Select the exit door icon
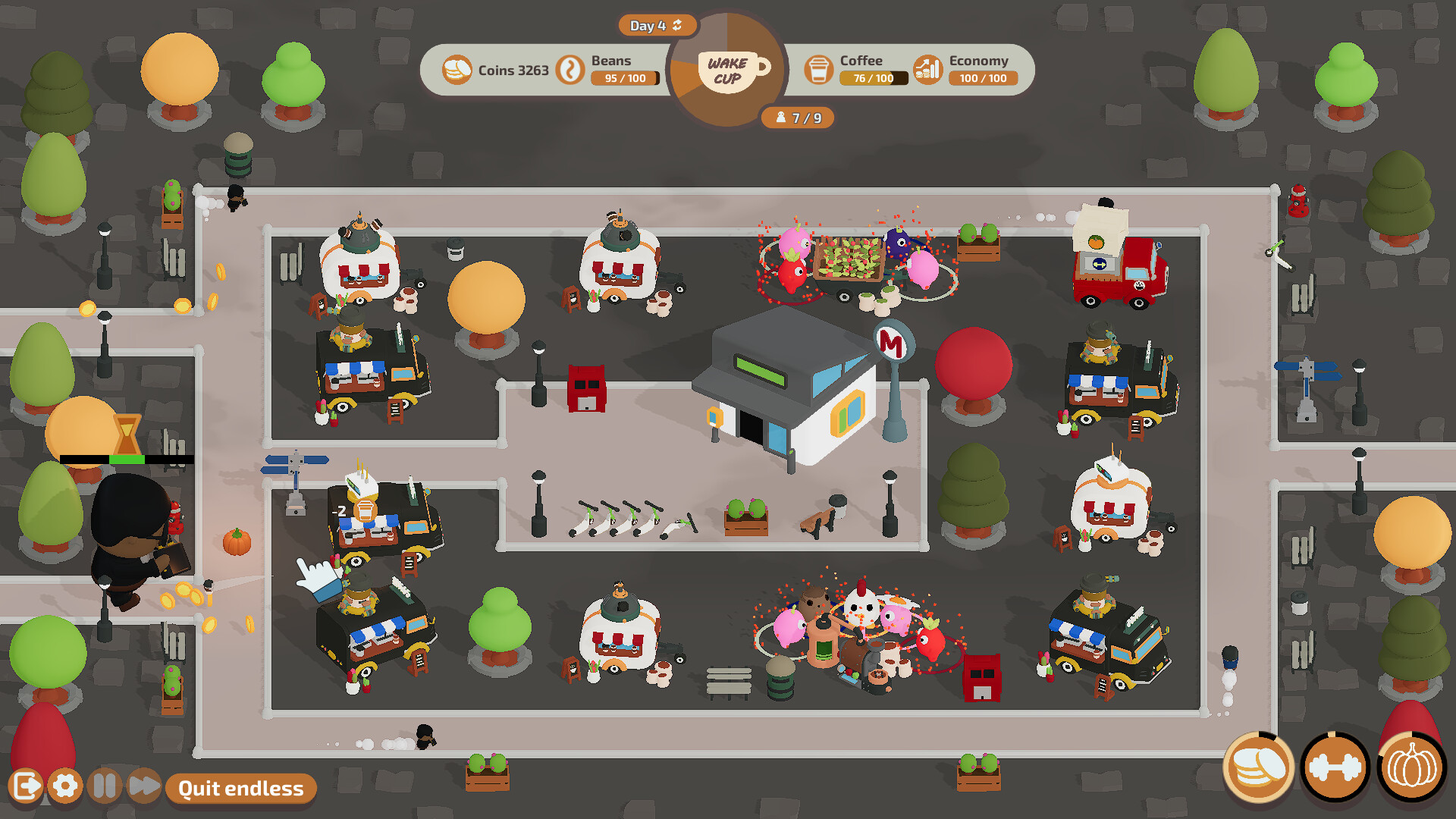1456x819 pixels. tap(27, 787)
